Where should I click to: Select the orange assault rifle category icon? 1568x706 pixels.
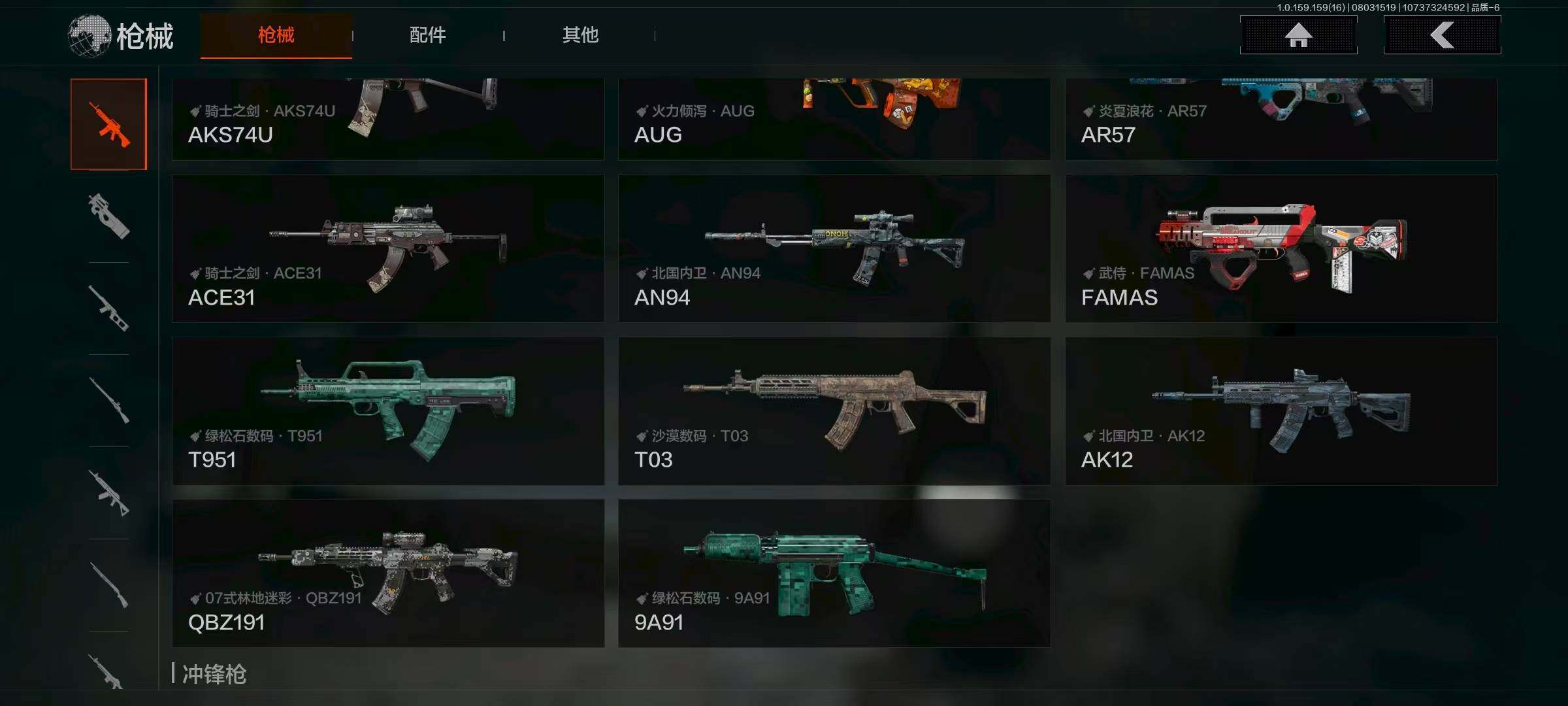109,124
